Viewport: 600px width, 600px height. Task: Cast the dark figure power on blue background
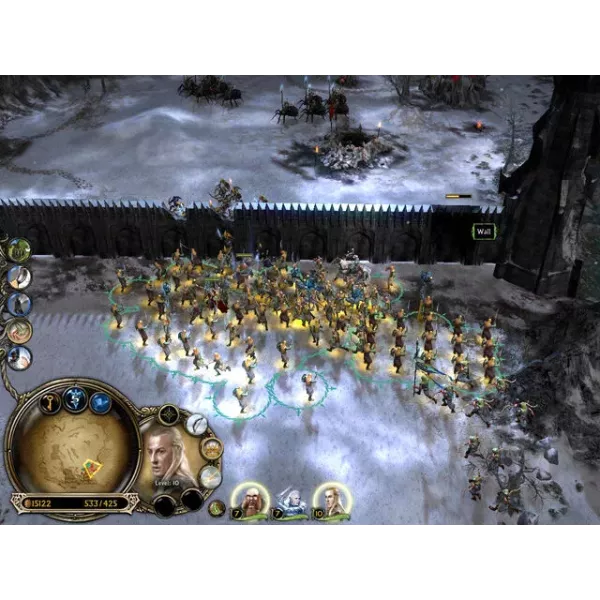click(x=19, y=303)
